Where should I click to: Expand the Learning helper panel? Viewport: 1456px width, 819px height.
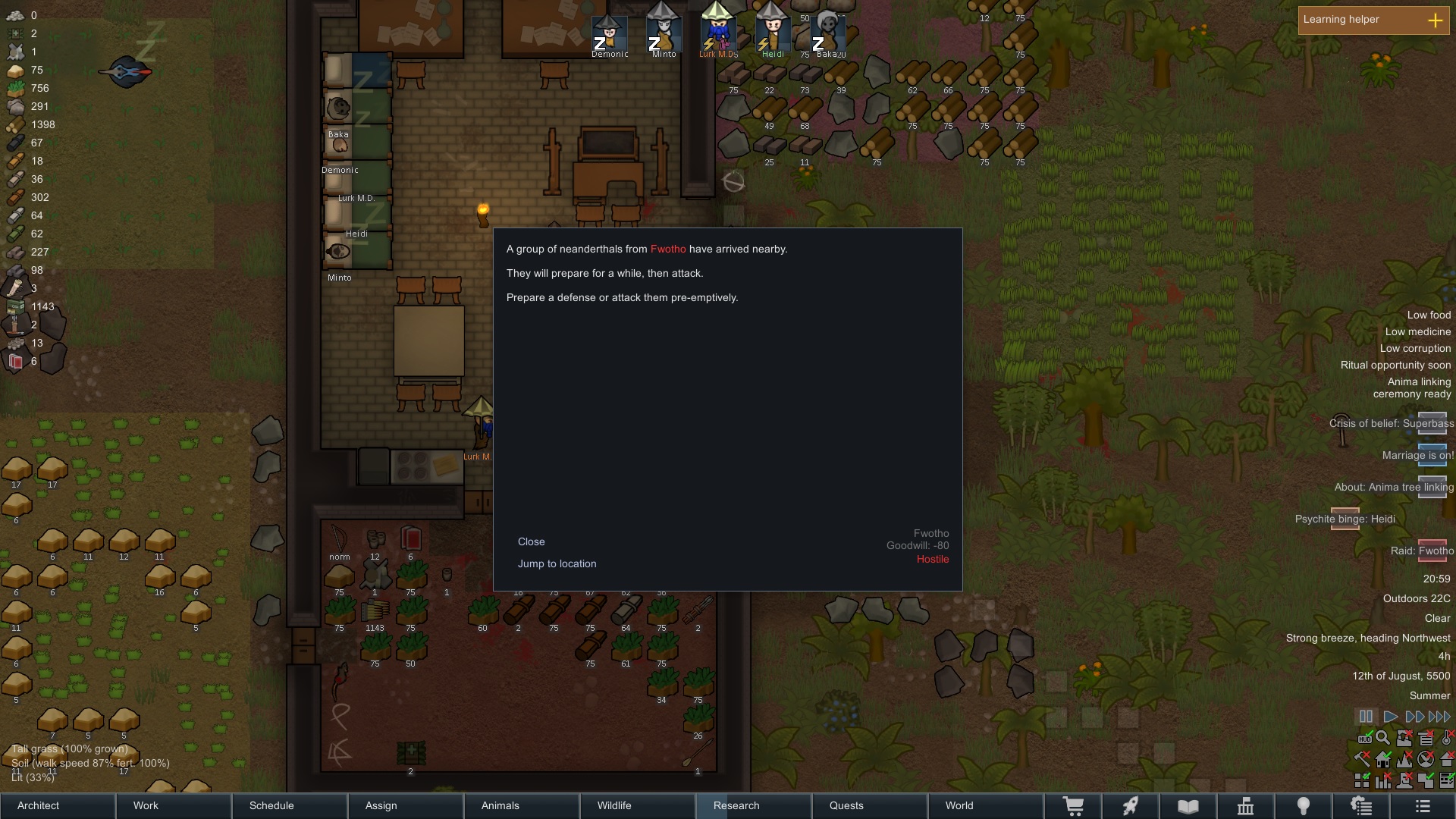pyautogui.click(x=1435, y=20)
